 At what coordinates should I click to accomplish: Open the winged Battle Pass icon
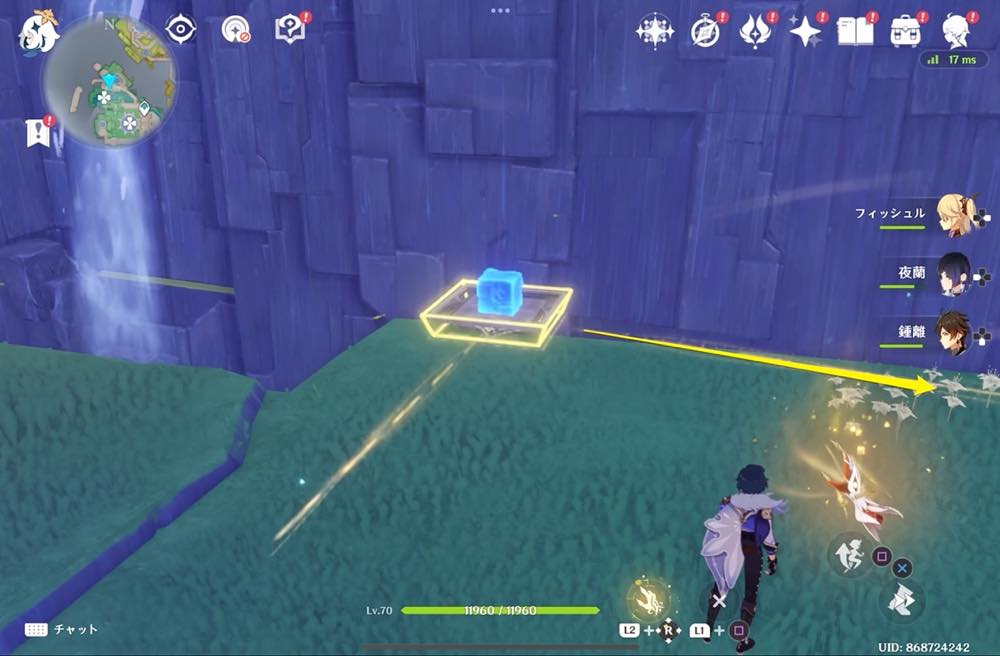pyautogui.click(x=754, y=32)
